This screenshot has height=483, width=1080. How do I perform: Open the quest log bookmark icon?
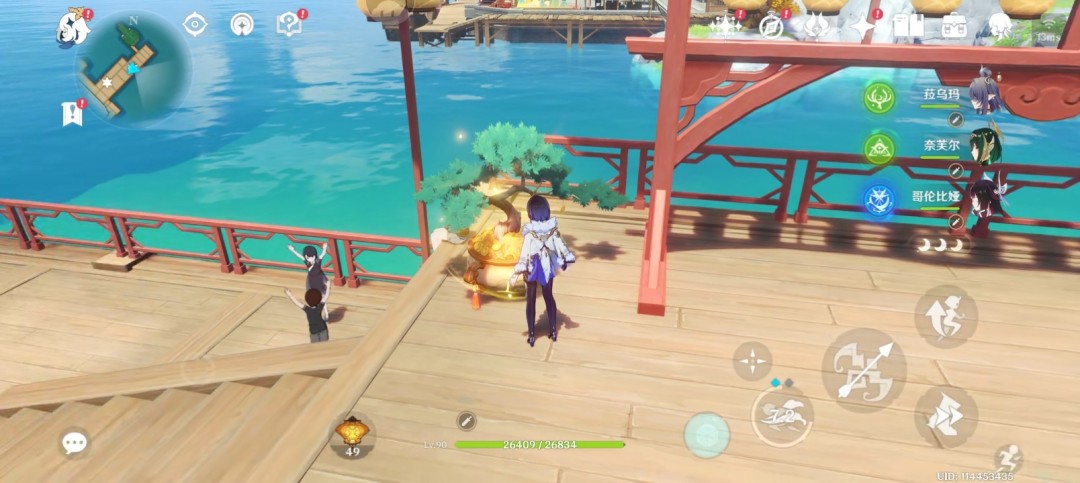tap(71, 114)
